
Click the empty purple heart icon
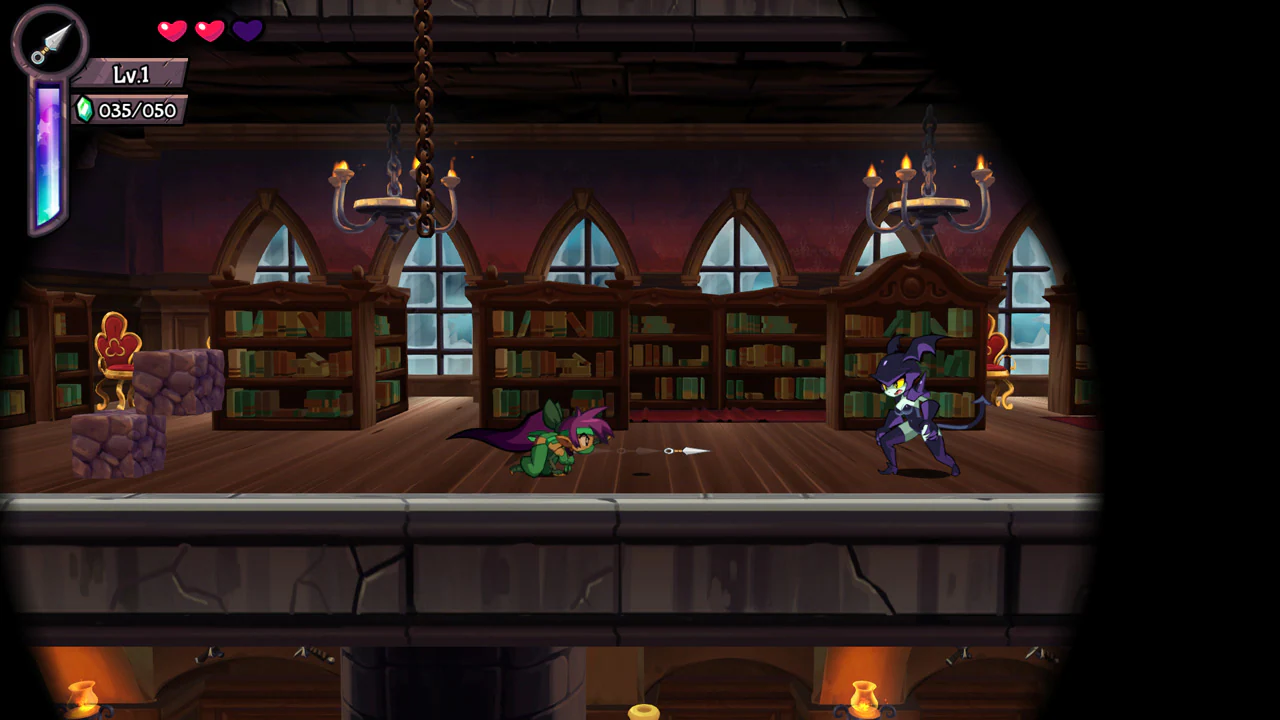pyautogui.click(x=247, y=31)
